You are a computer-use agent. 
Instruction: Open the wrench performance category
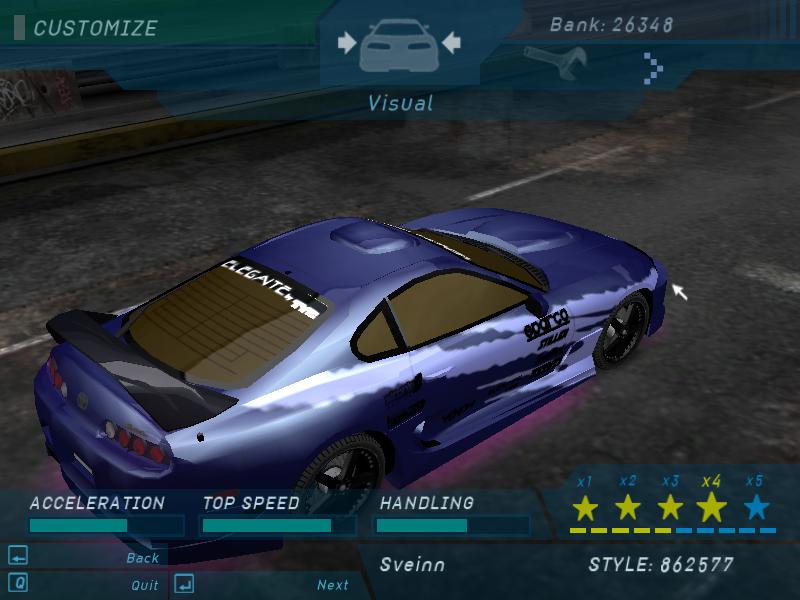click(x=541, y=61)
